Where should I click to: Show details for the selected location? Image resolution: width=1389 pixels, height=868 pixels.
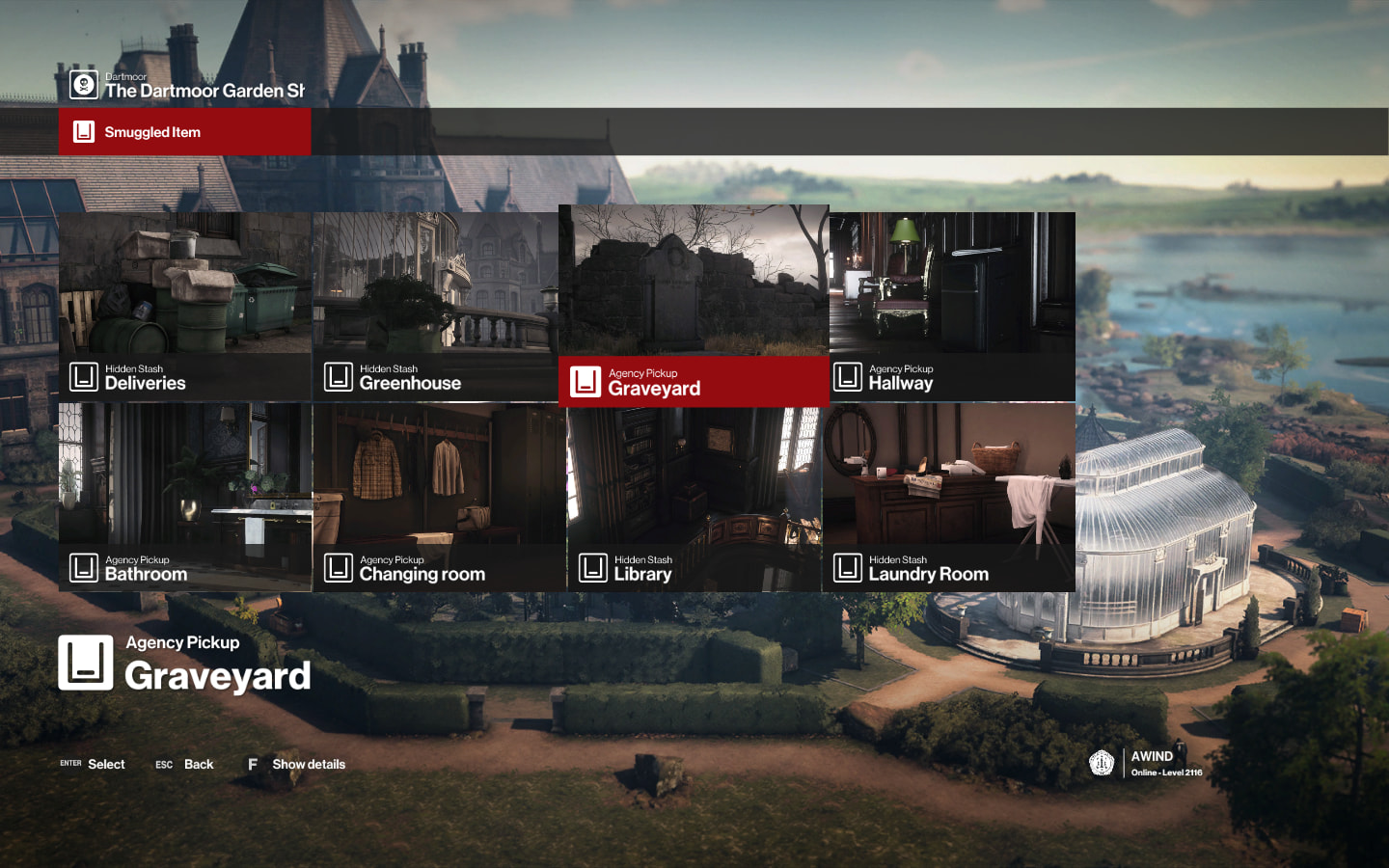click(297, 764)
